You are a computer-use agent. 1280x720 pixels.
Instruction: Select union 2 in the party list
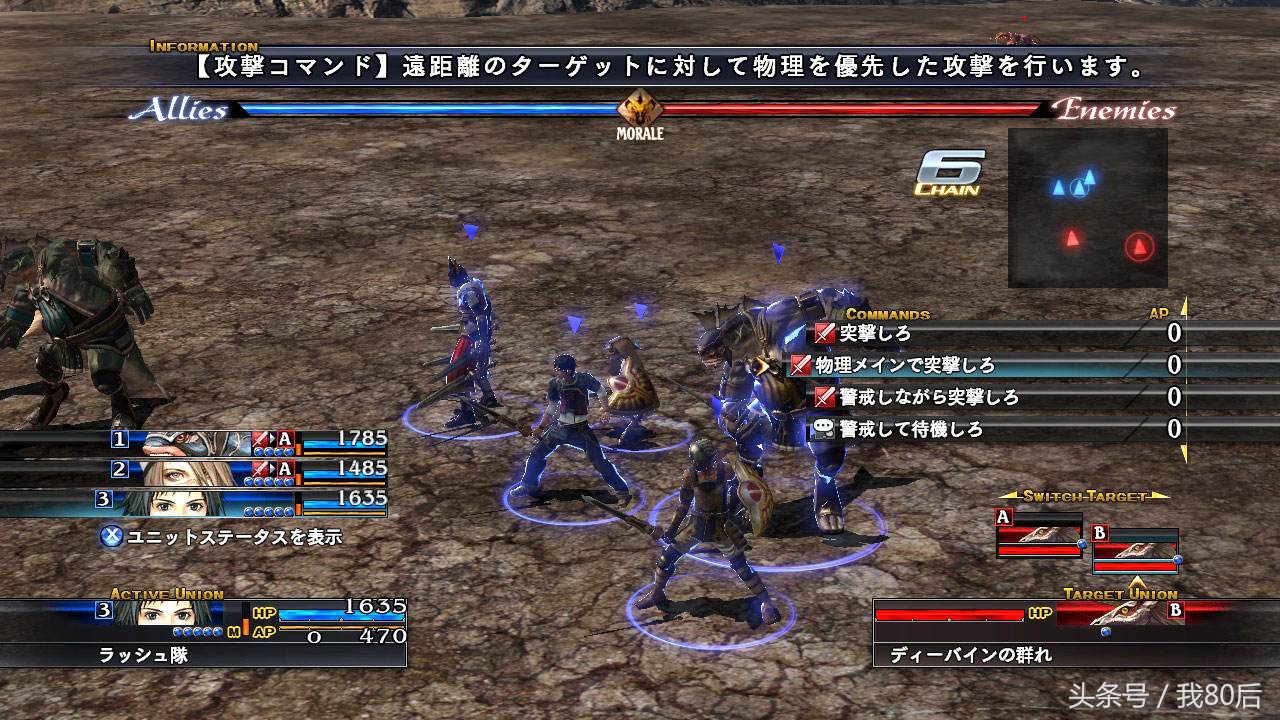point(248,468)
